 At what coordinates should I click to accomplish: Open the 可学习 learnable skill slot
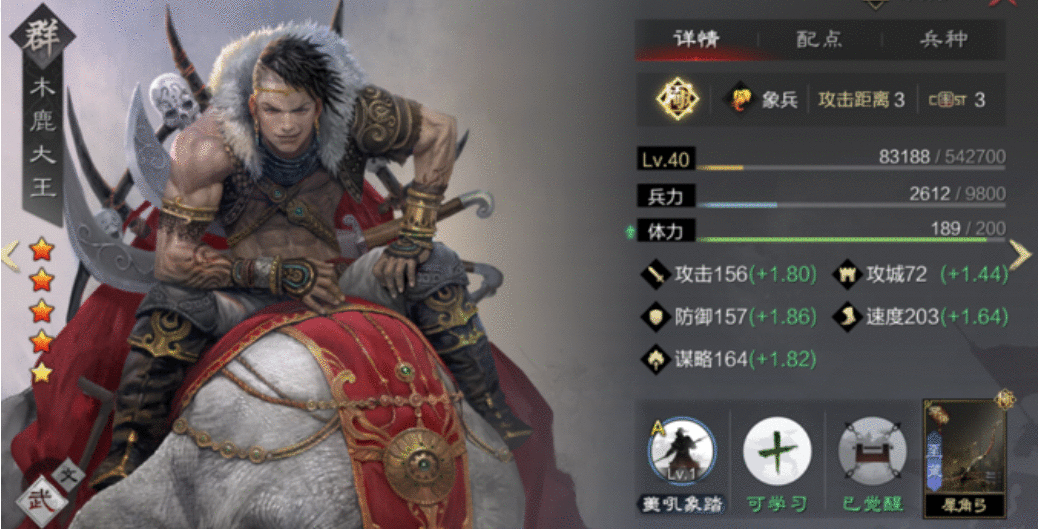(777, 452)
